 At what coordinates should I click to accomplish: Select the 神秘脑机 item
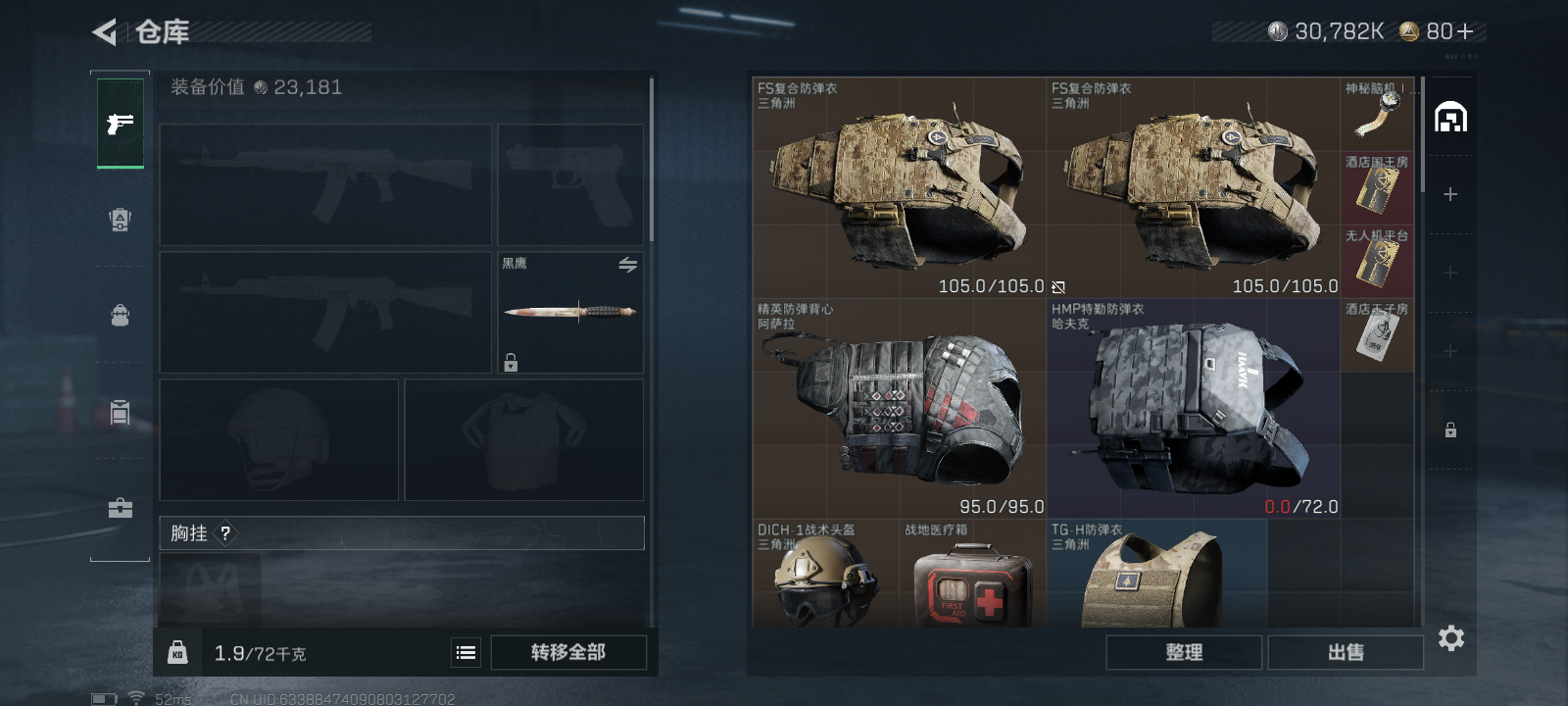tap(1377, 114)
